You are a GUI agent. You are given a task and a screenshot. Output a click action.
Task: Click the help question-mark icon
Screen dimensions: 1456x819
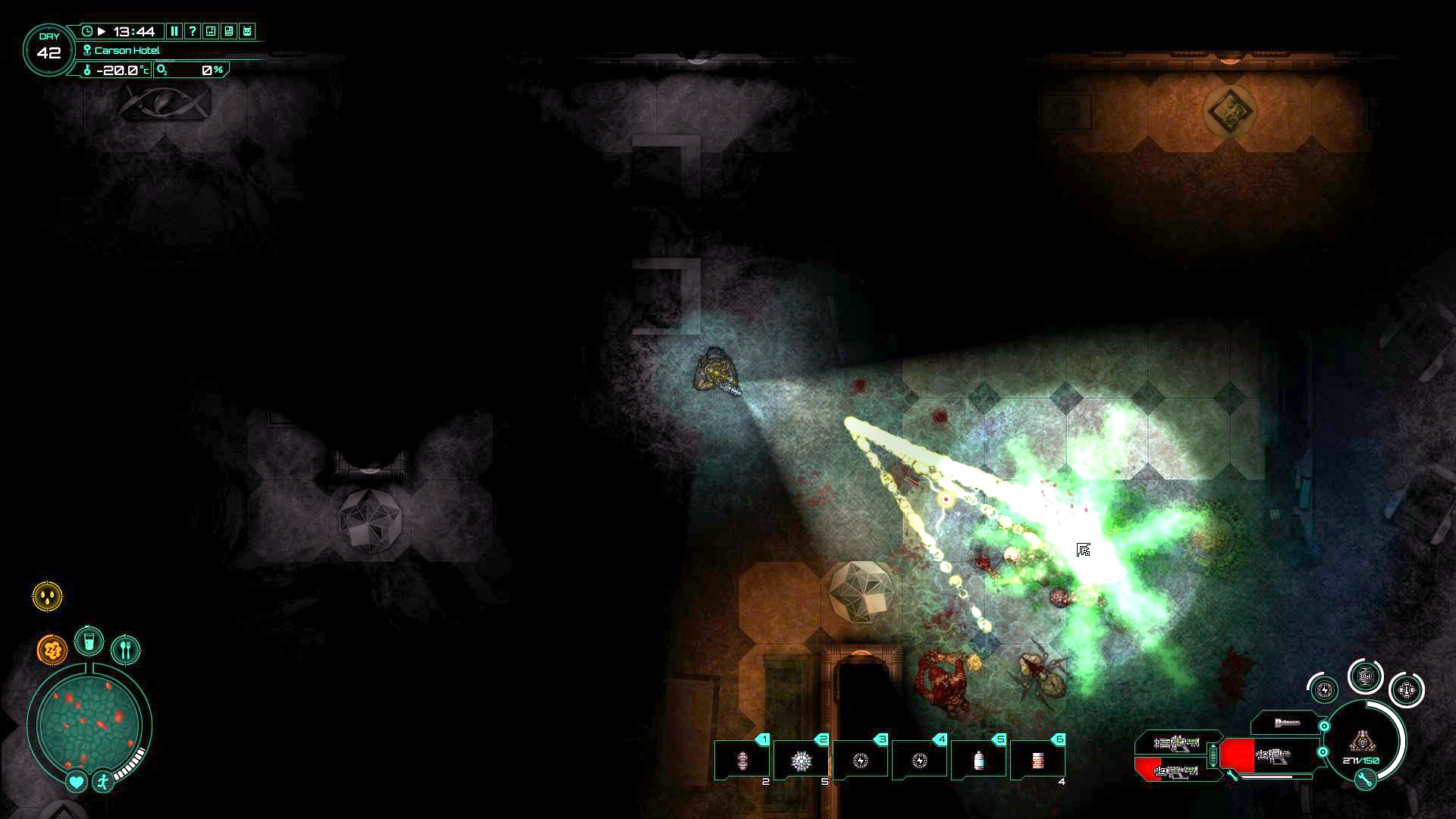pos(193,32)
